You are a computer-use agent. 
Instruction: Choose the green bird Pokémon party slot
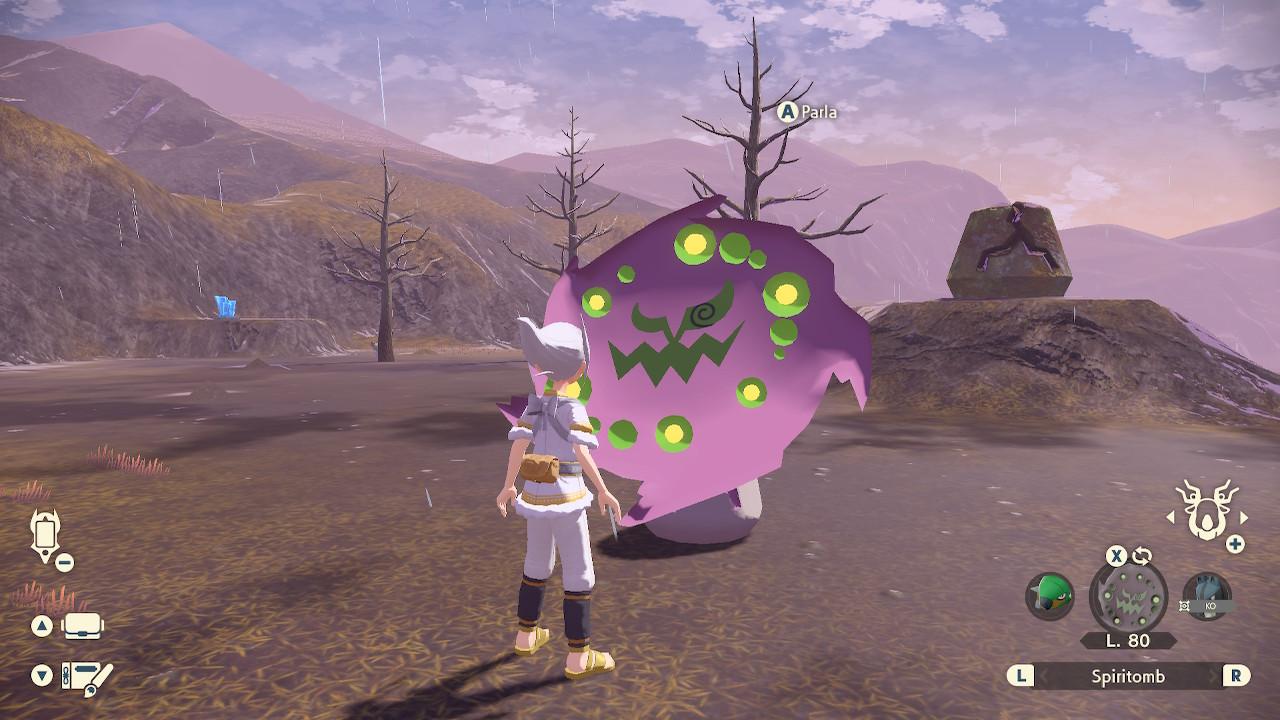[1049, 596]
